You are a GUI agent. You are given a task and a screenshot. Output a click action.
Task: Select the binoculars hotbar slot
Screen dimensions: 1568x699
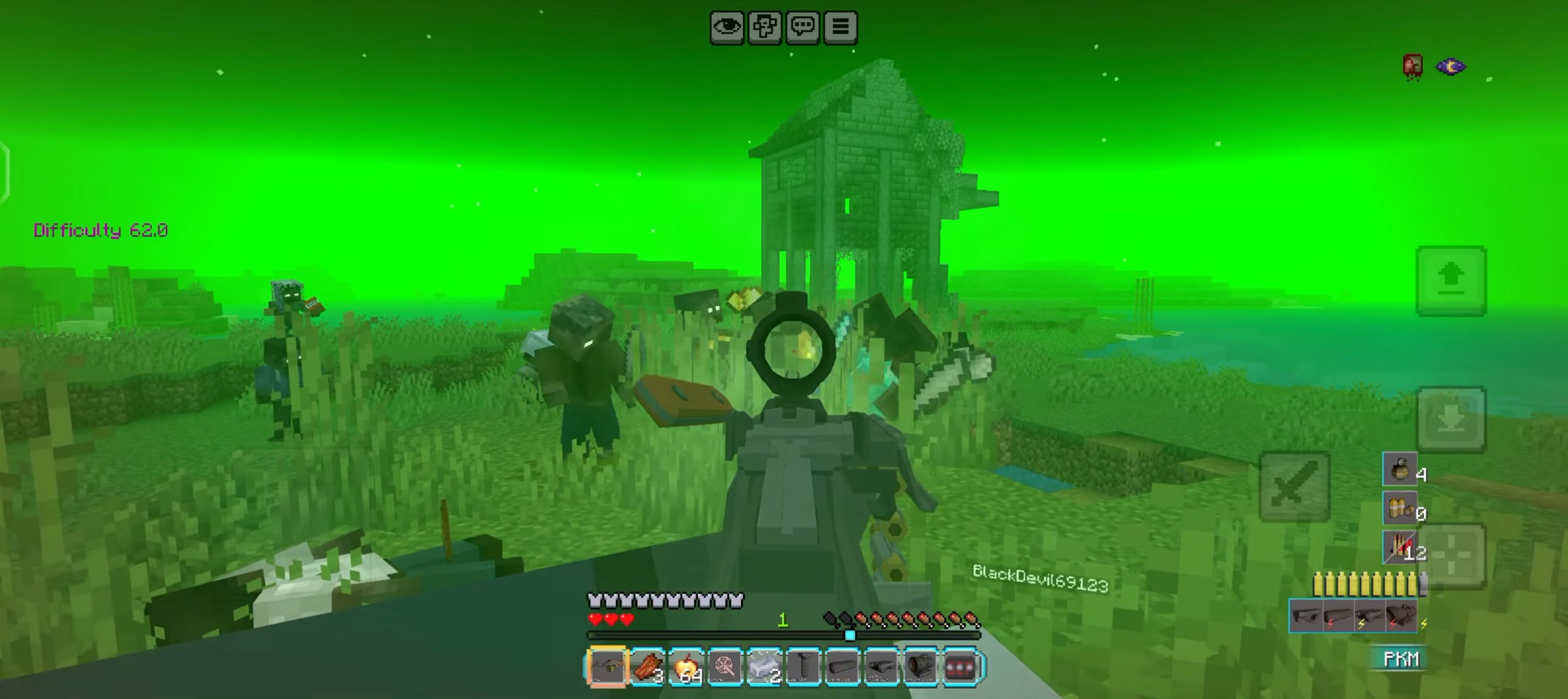click(x=881, y=666)
